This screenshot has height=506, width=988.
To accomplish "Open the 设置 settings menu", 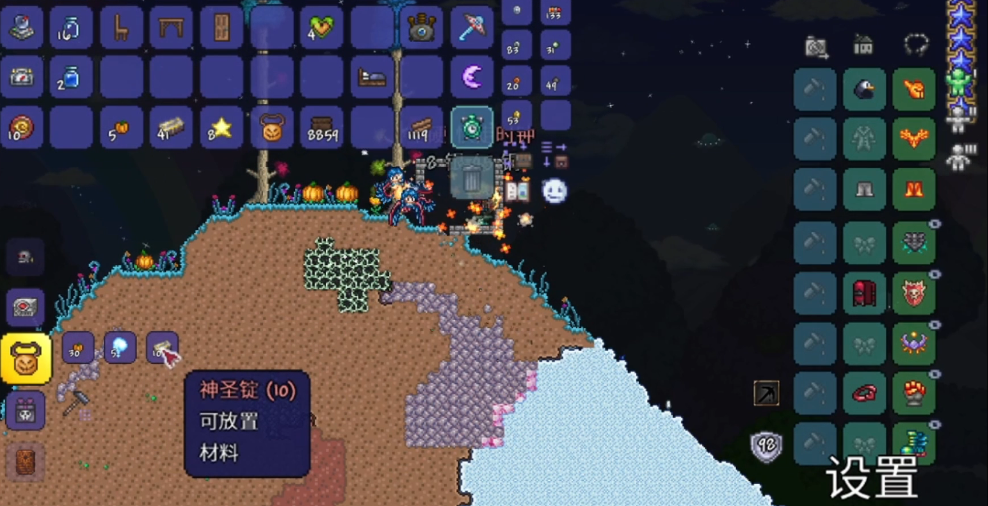I will (x=872, y=478).
